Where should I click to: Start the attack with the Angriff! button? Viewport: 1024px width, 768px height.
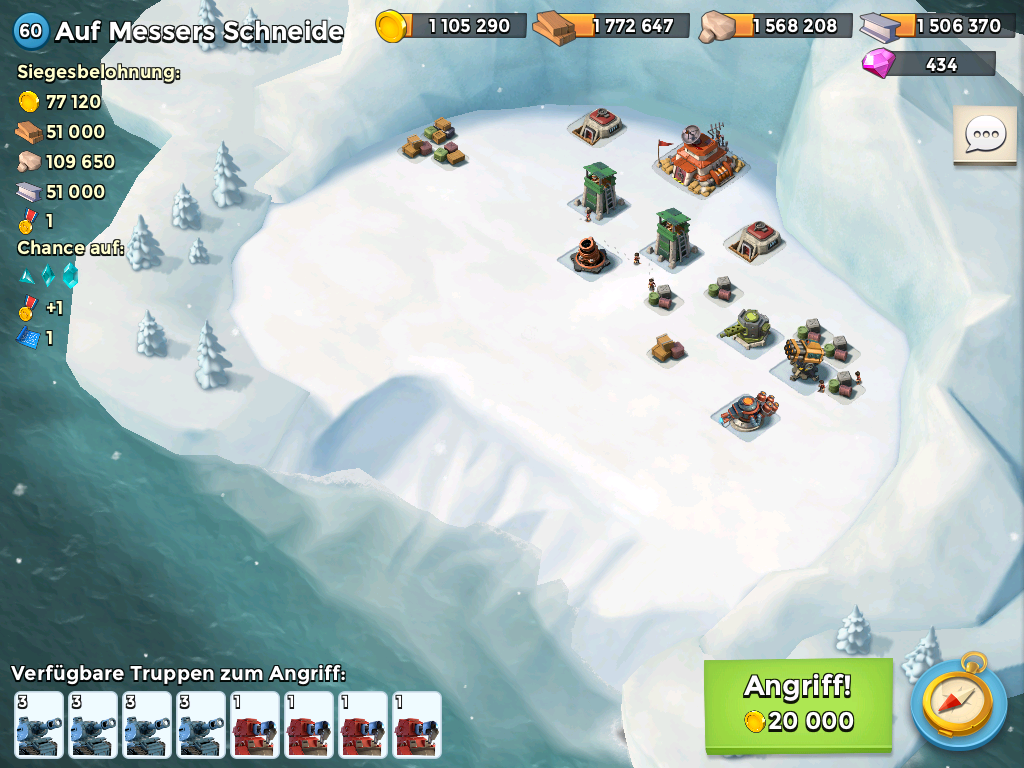pos(798,704)
